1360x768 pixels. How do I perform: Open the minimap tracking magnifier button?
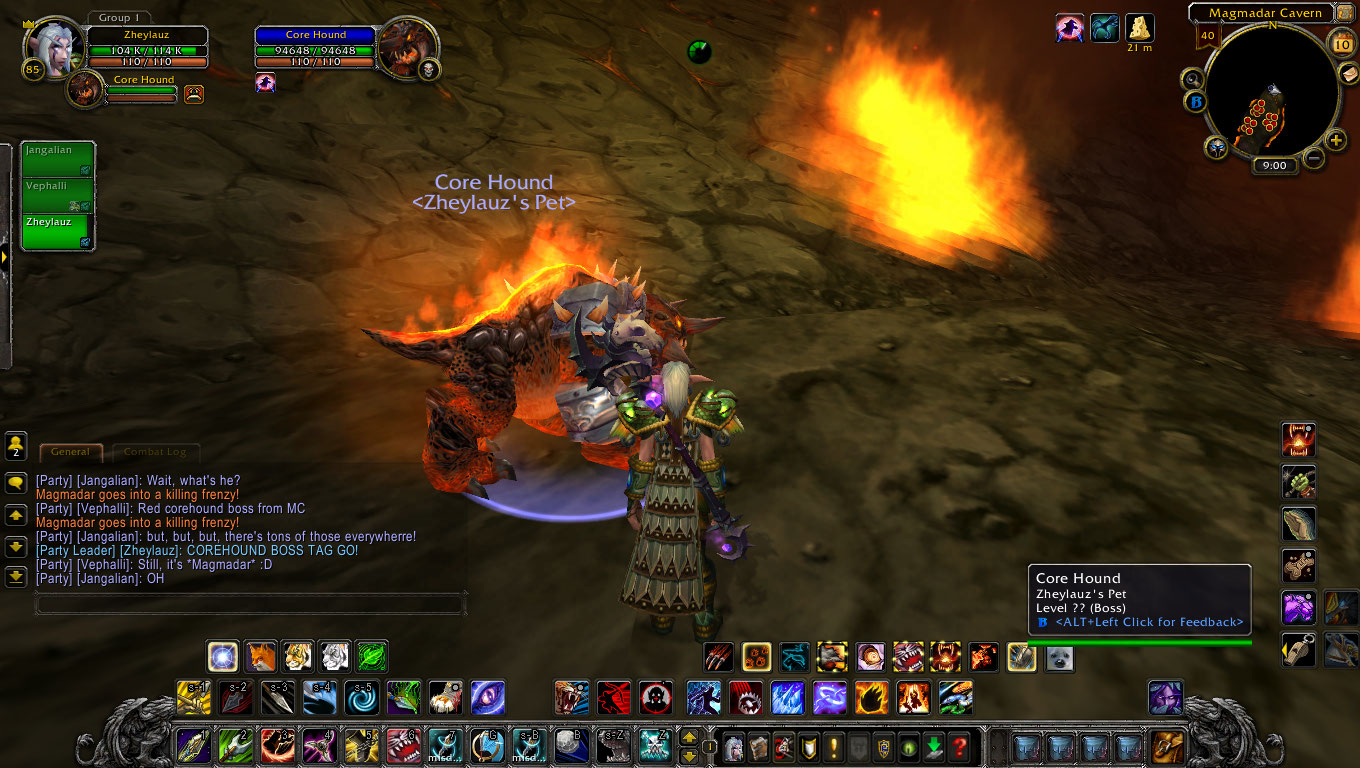(1192, 79)
